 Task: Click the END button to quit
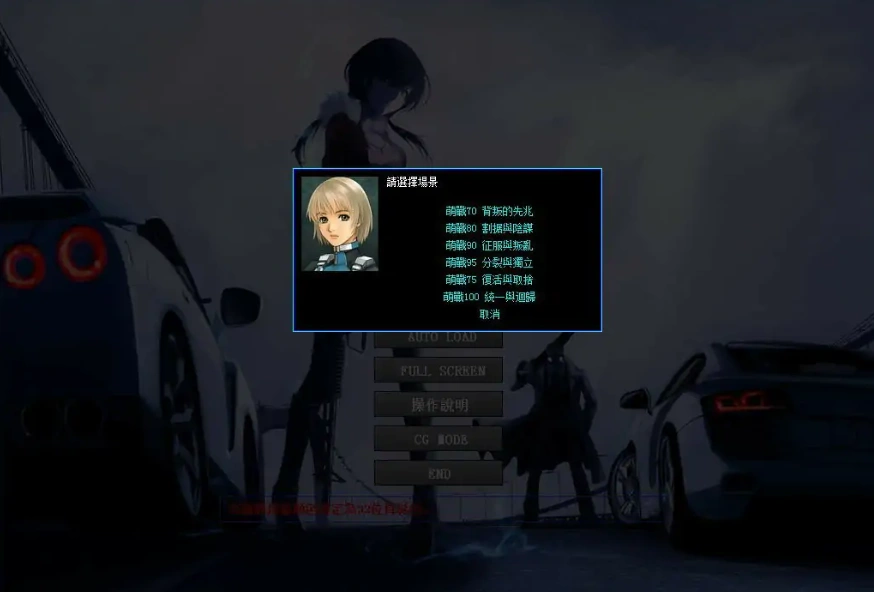tap(439, 473)
